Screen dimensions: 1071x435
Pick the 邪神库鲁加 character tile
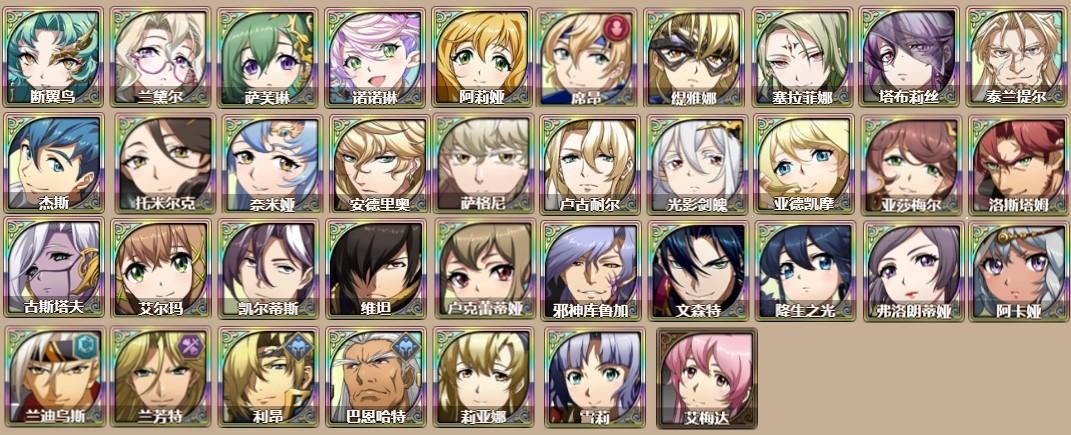[589, 270]
